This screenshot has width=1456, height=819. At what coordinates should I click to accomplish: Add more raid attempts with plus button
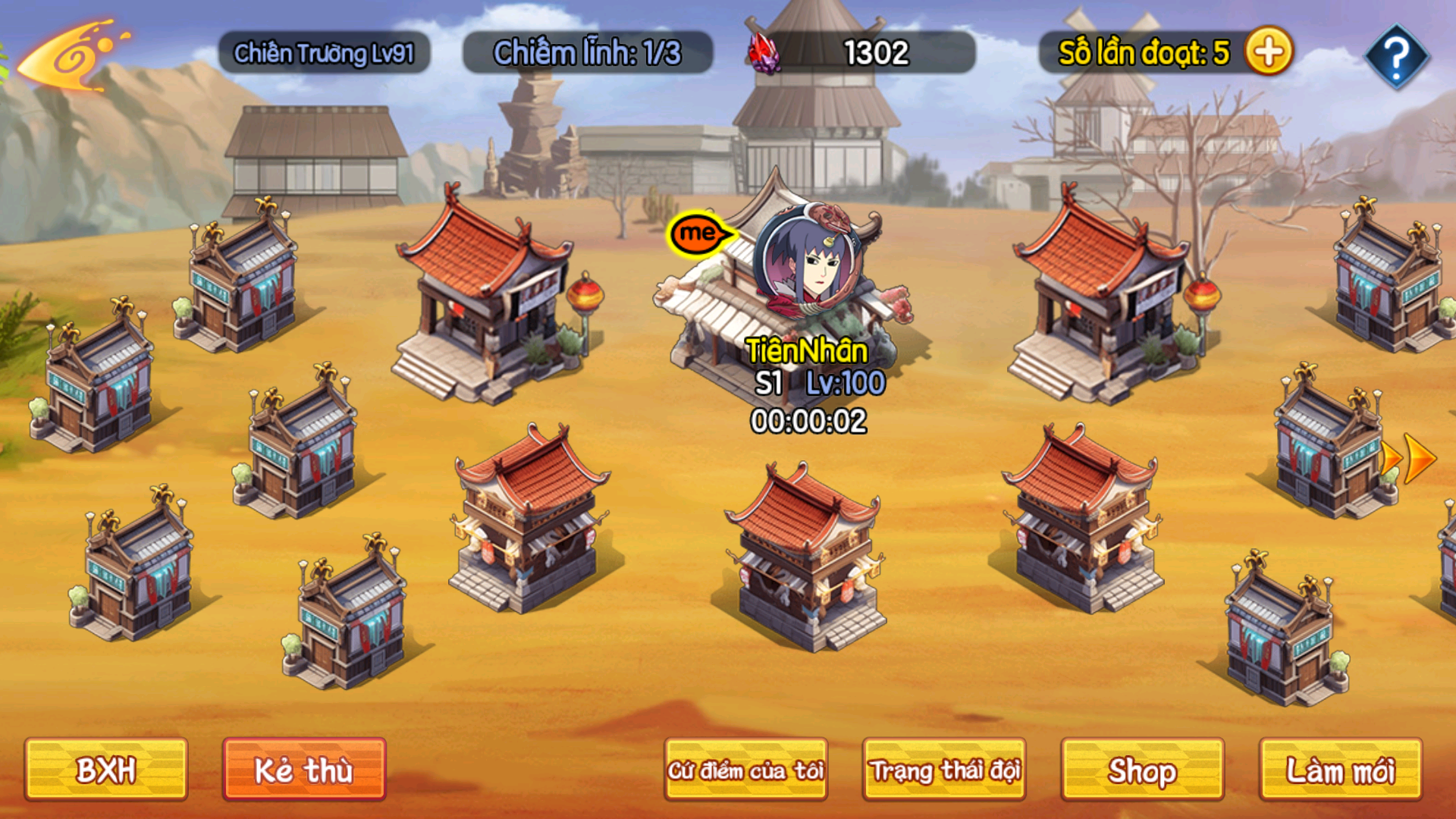1269,52
